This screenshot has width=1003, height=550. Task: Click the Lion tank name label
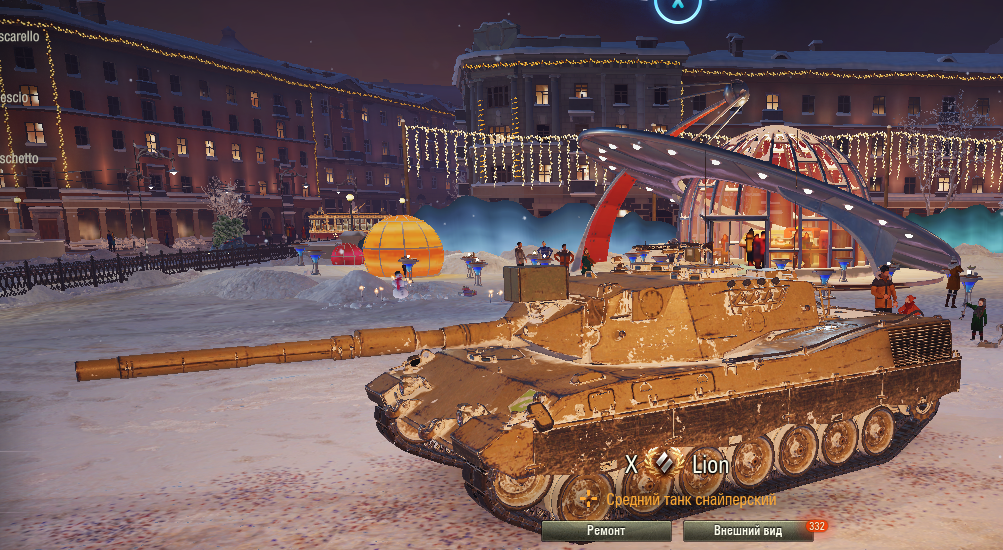[711, 465]
